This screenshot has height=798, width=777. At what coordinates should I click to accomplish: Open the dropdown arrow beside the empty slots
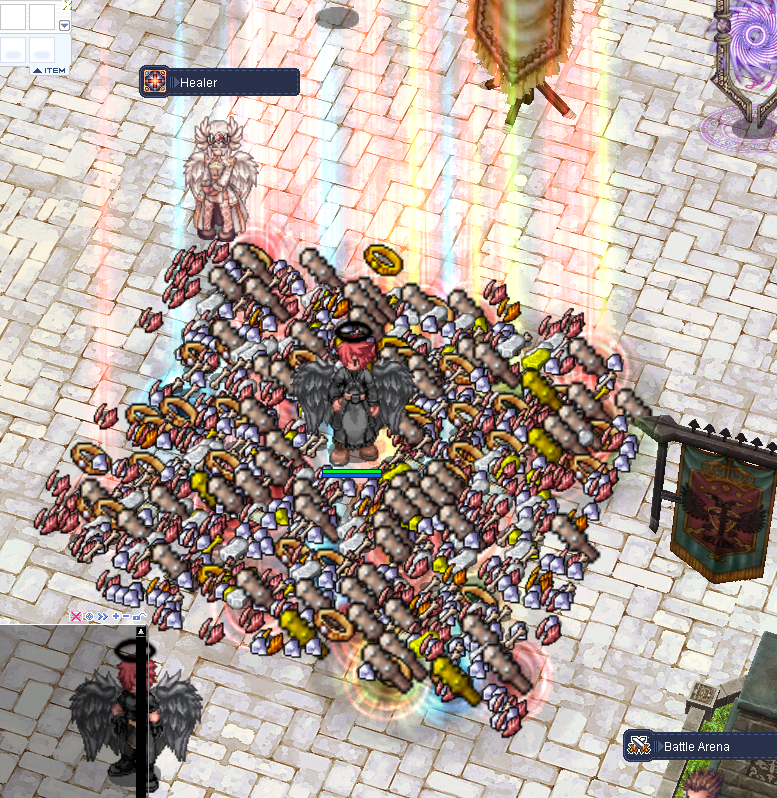[65, 26]
